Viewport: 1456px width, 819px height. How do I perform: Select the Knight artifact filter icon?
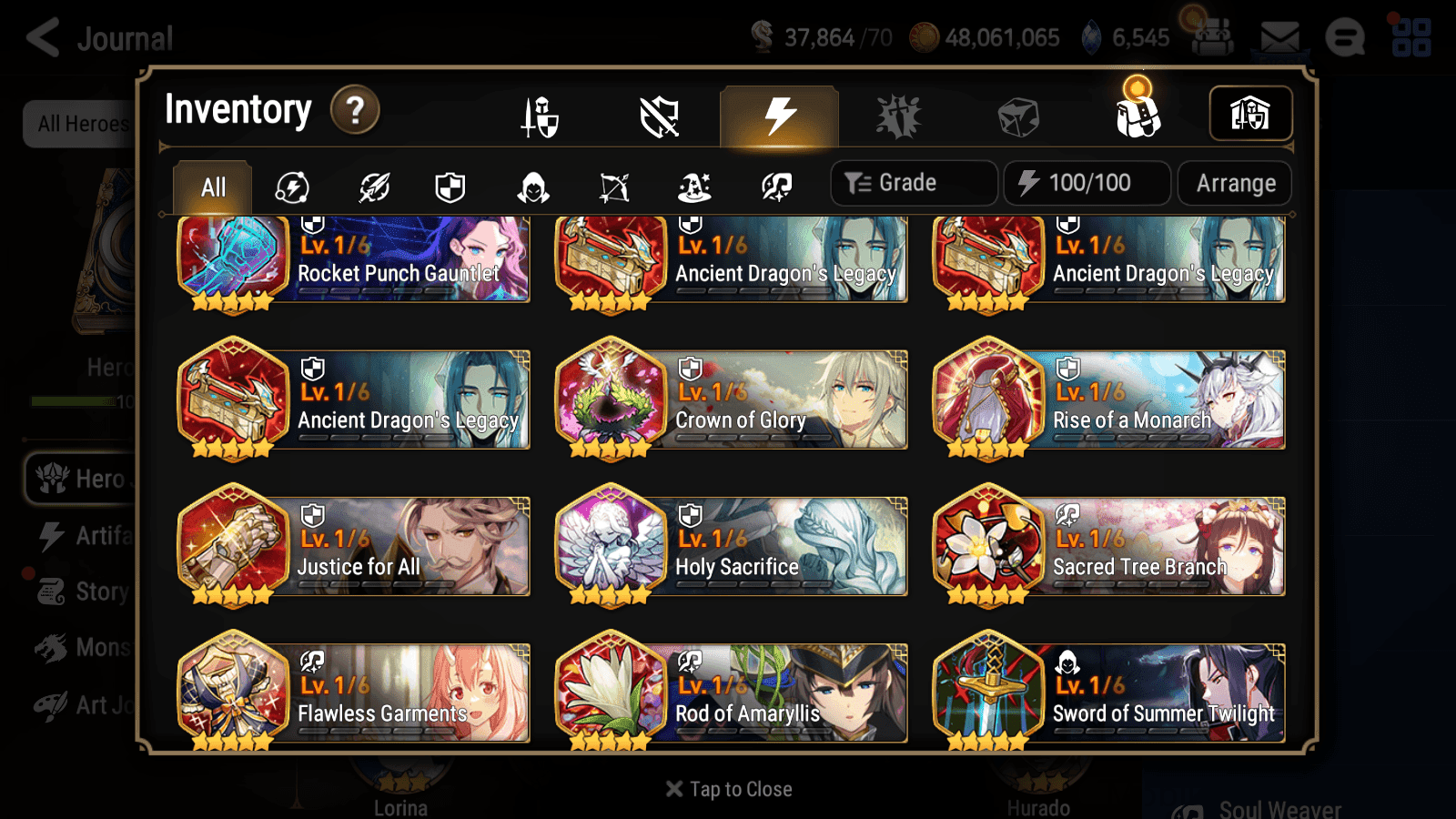(x=450, y=187)
